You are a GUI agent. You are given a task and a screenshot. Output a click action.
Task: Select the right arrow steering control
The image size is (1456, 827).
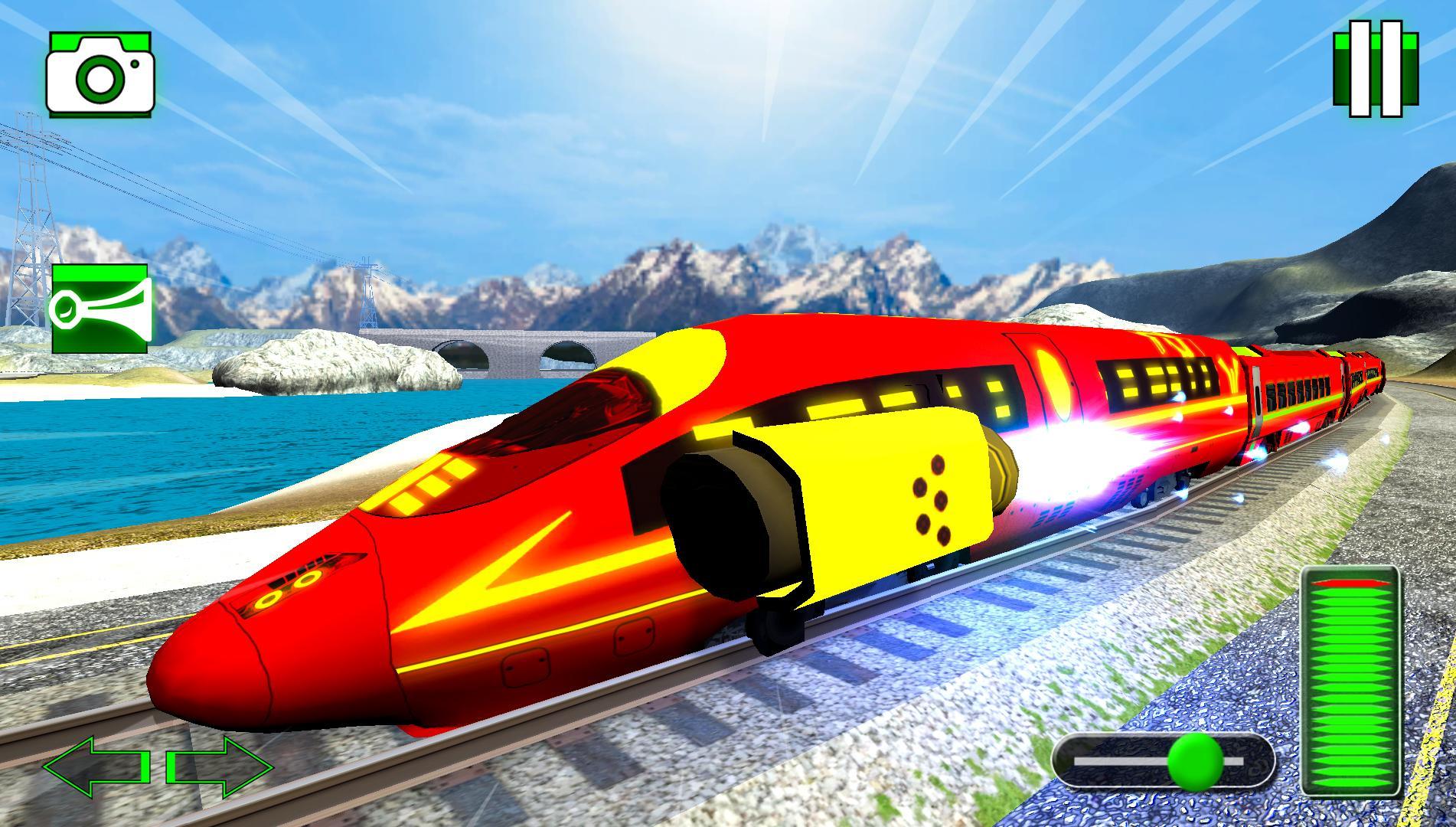point(222,766)
